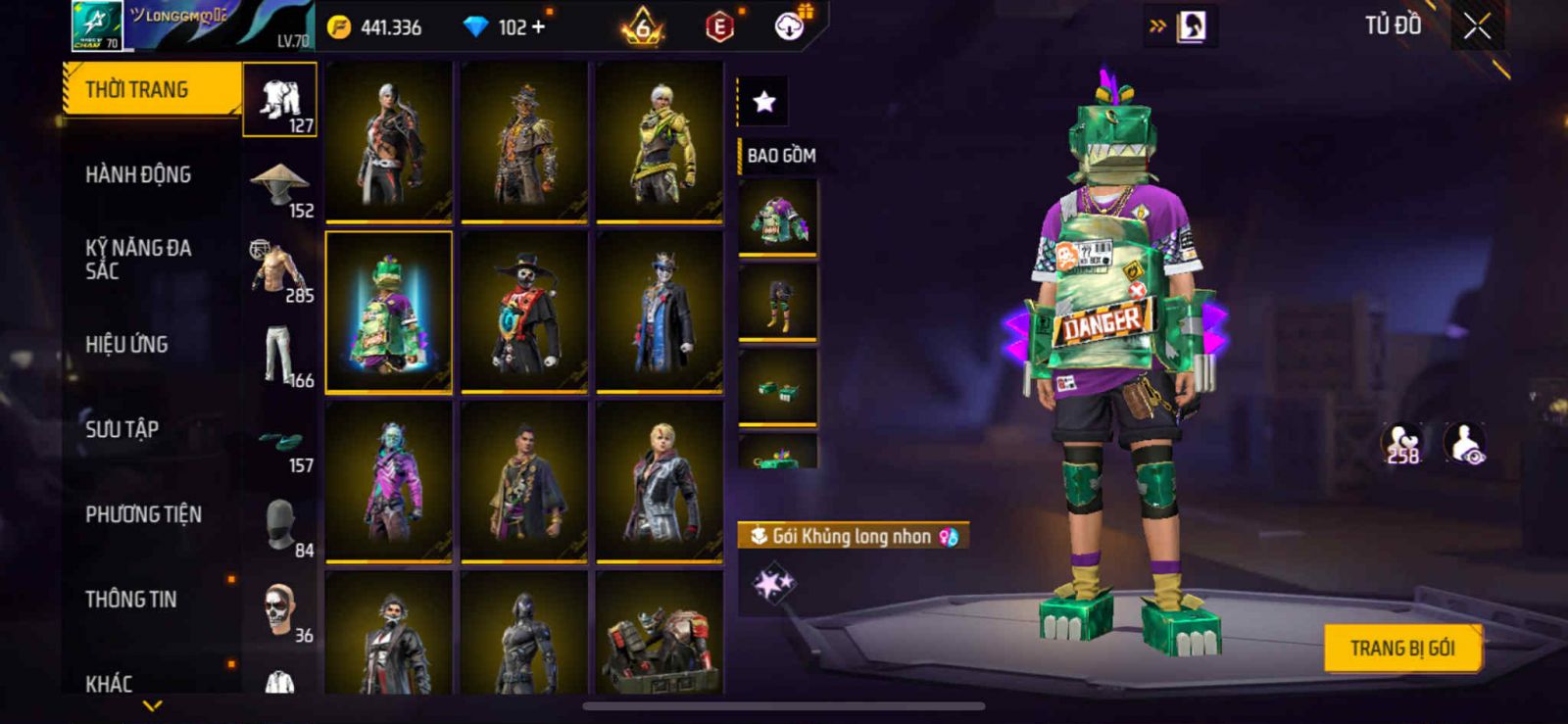Pick the skull mask subcategory icon
The width and height of the screenshot is (1568, 724).
280,611
